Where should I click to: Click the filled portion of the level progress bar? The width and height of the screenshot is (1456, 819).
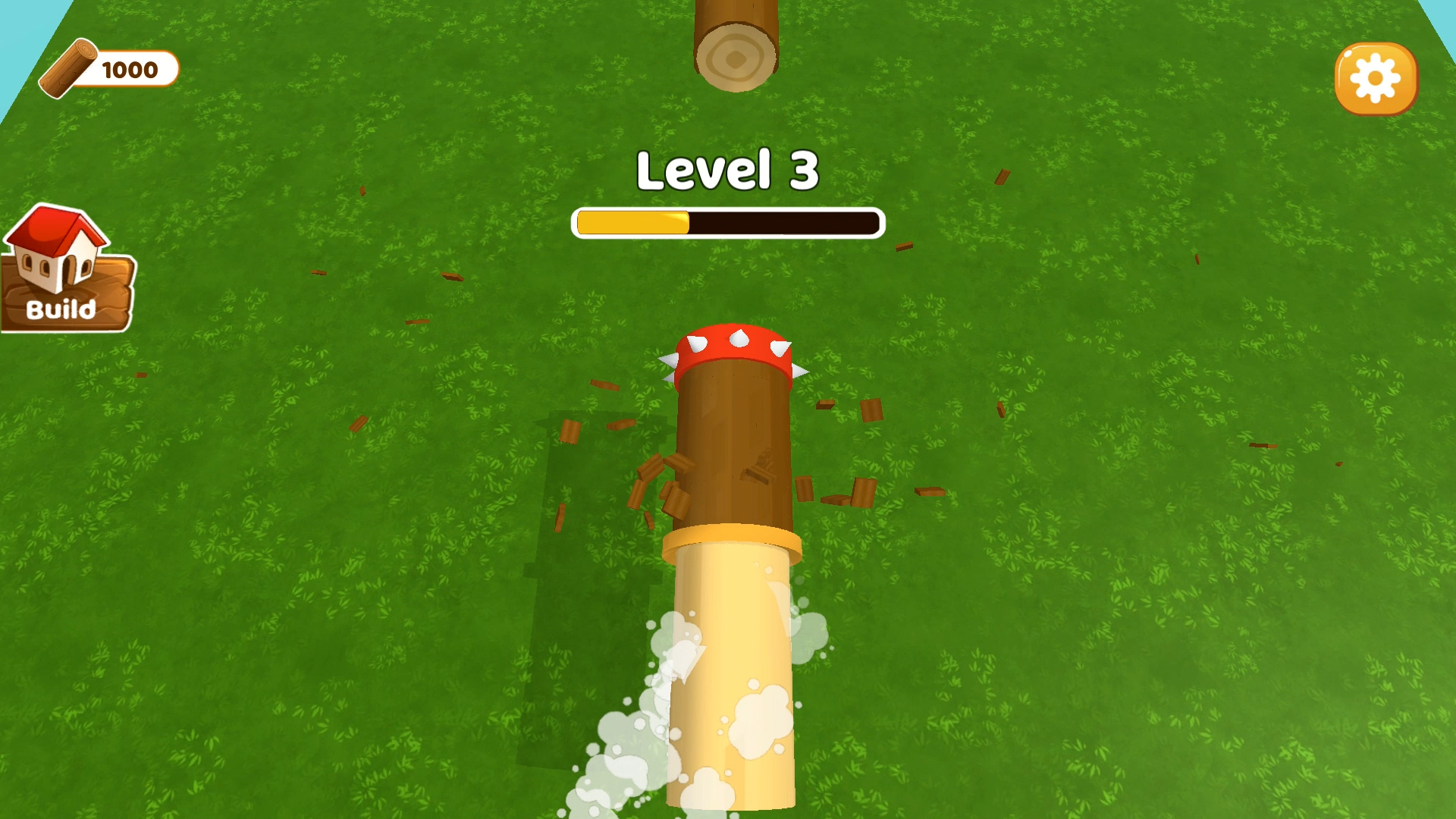coord(633,221)
